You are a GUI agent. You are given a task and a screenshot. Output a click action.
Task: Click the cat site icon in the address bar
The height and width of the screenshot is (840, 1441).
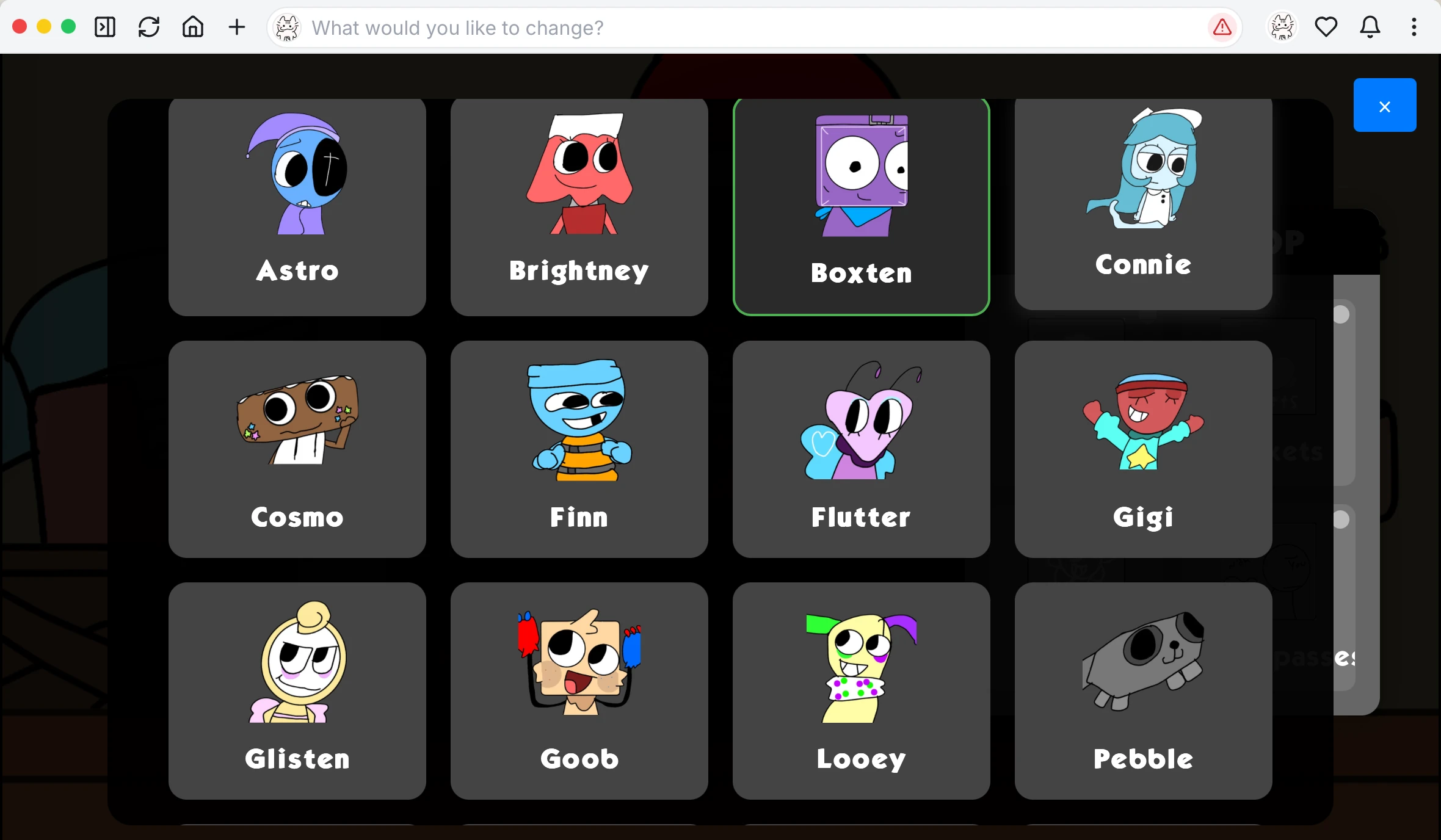coord(287,27)
